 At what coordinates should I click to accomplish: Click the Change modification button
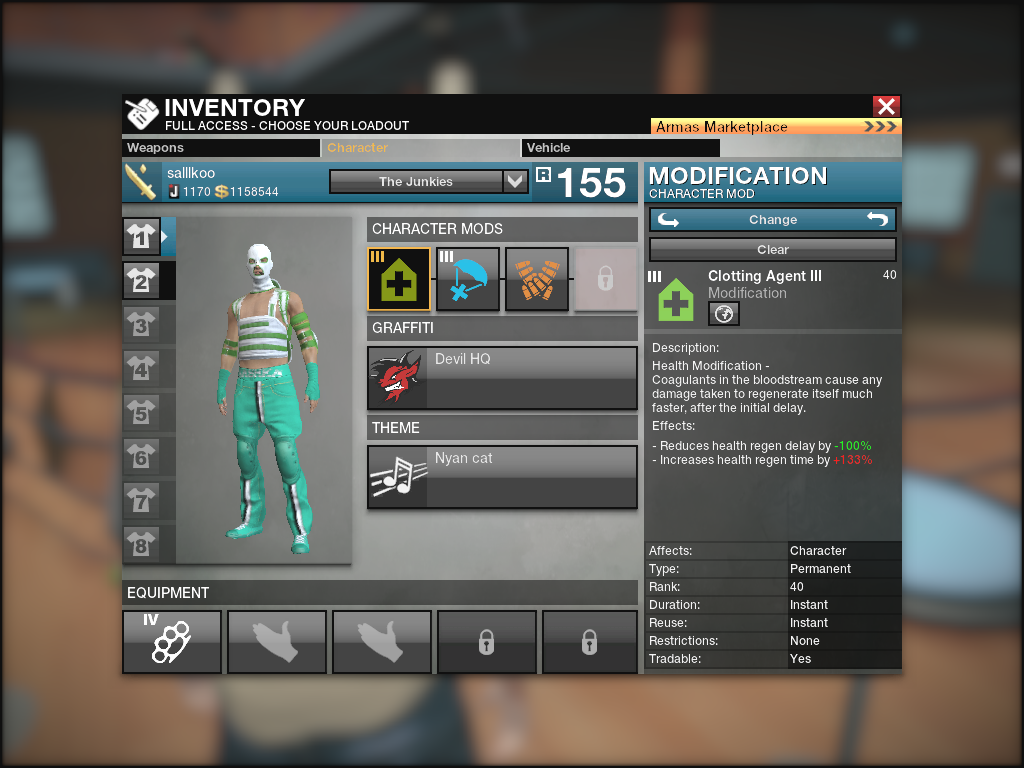pyautogui.click(x=773, y=220)
